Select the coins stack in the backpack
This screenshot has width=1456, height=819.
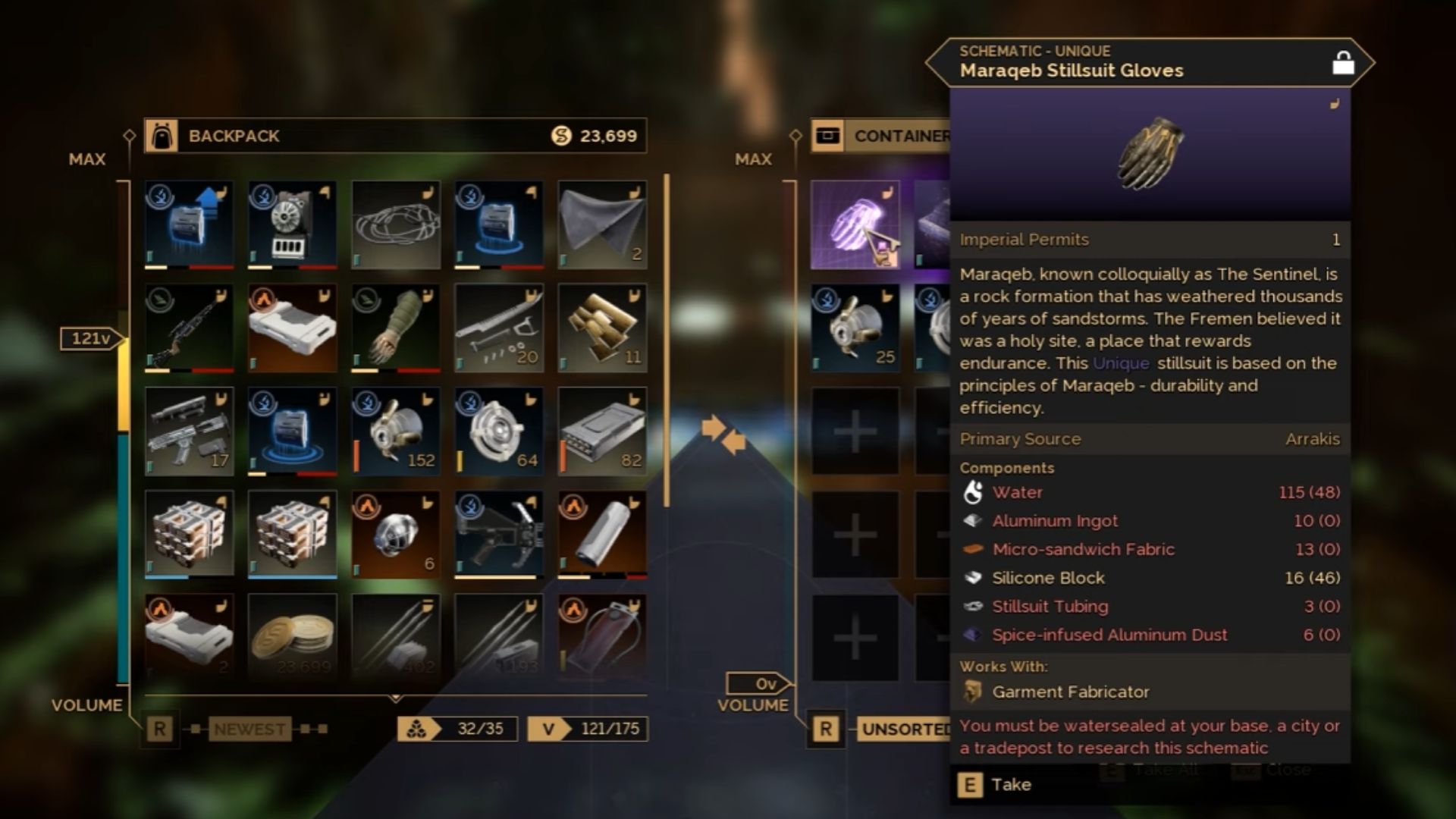click(293, 635)
